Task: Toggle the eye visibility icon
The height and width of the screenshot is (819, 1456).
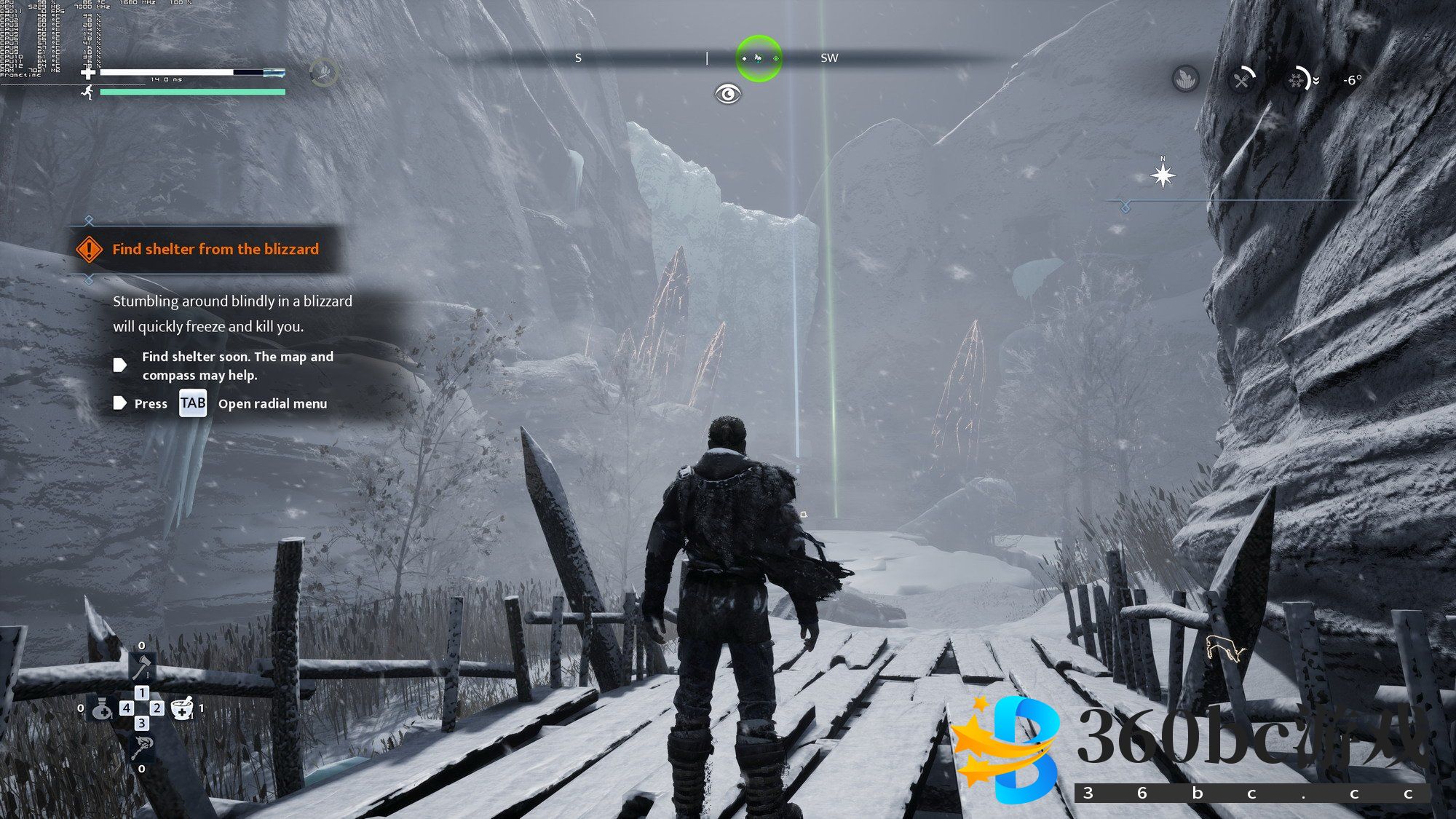Action: pos(727,94)
